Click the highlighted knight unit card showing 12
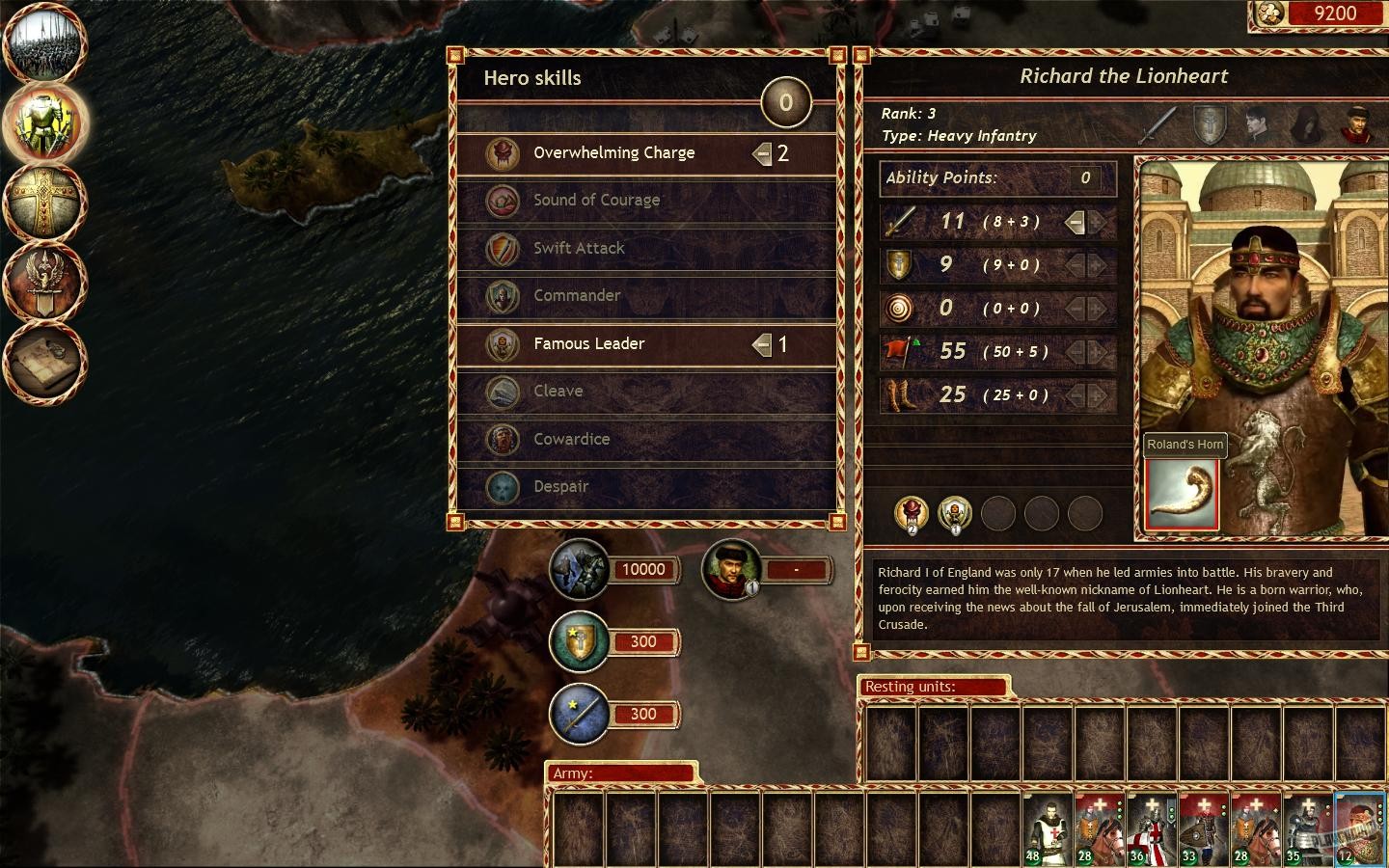The image size is (1389, 868). [x=1359, y=827]
